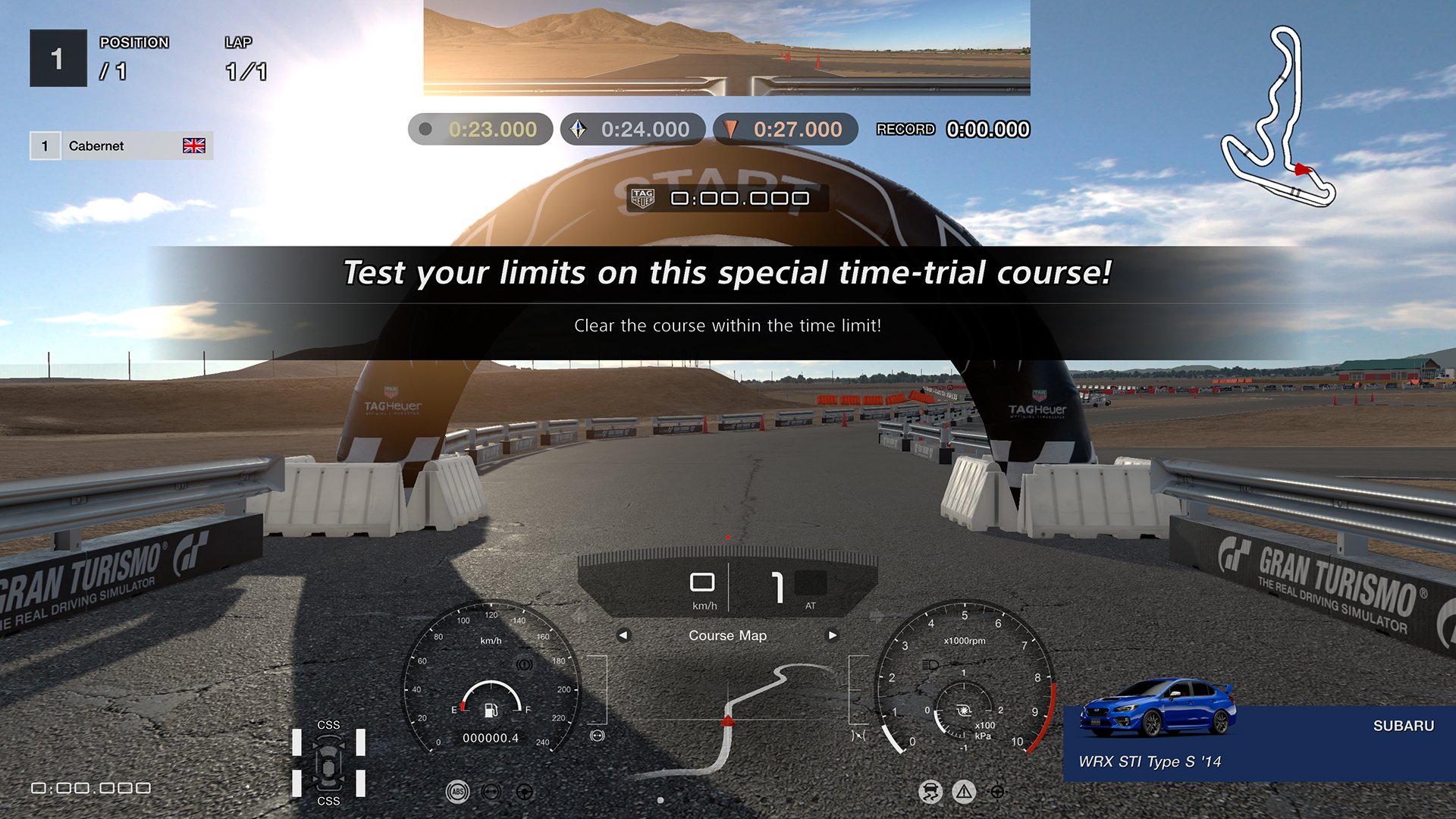Click the TAG Heuer logo on the timer
Screen dimensions: 1456x819
coord(642,199)
